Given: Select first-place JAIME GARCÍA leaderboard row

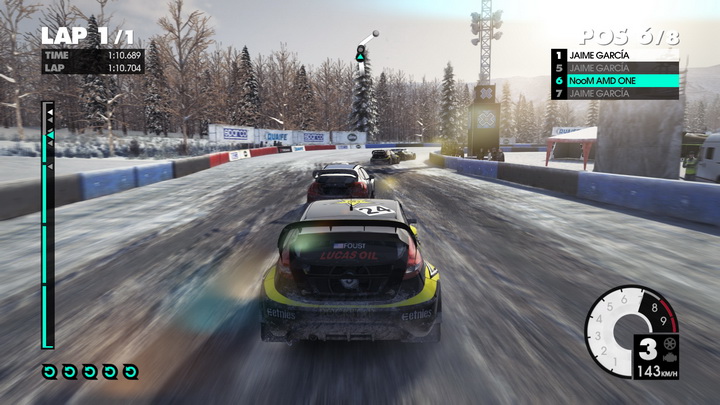Looking at the screenshot, I should point(613,55).
